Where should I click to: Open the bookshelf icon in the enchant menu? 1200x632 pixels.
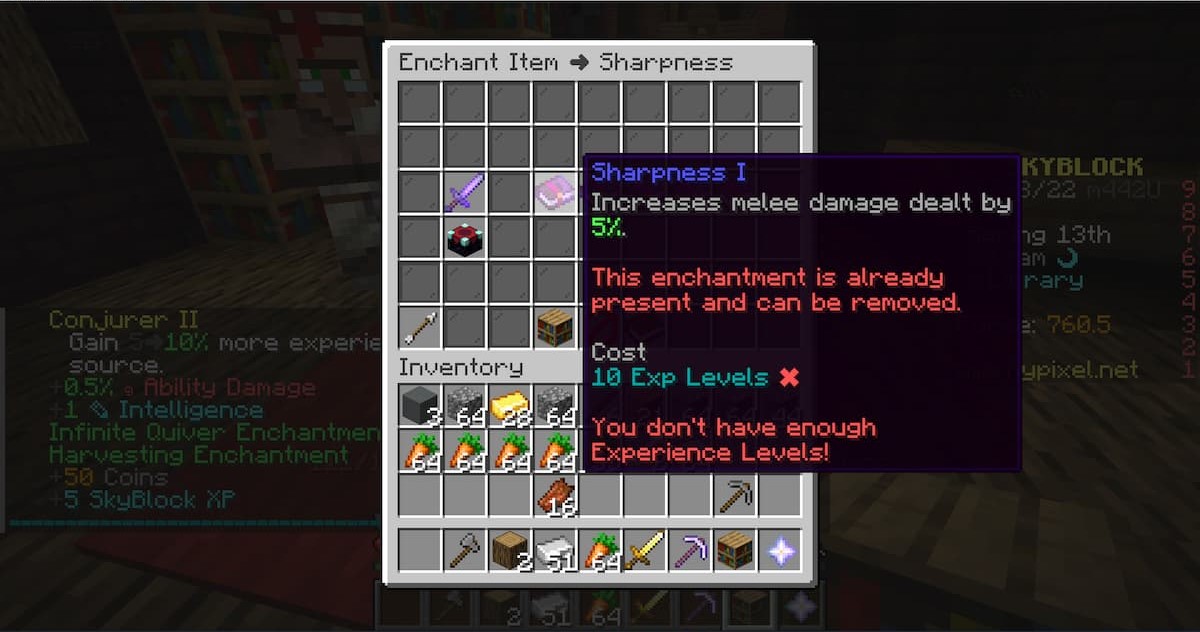coord(555,327)
